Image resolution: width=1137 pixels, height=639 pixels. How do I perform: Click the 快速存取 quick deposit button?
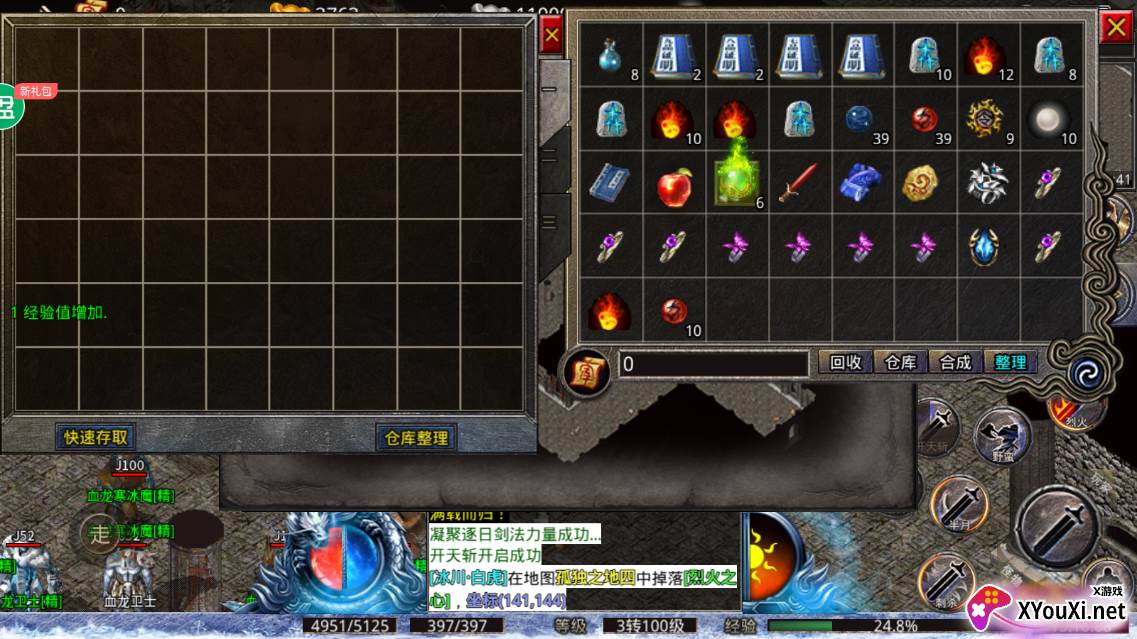click(96, 437)
